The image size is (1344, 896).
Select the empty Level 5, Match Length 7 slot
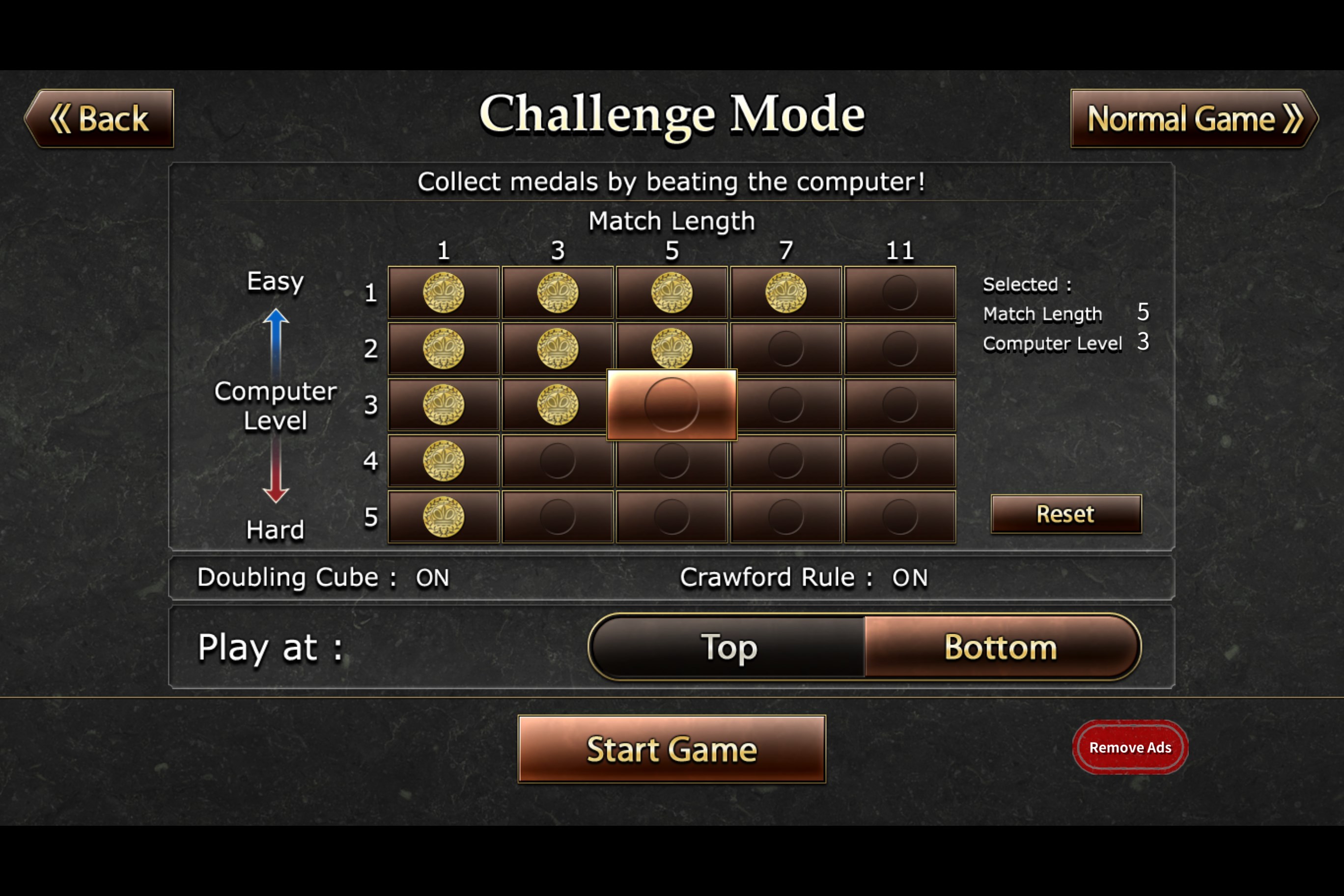(x=785, y=517)
